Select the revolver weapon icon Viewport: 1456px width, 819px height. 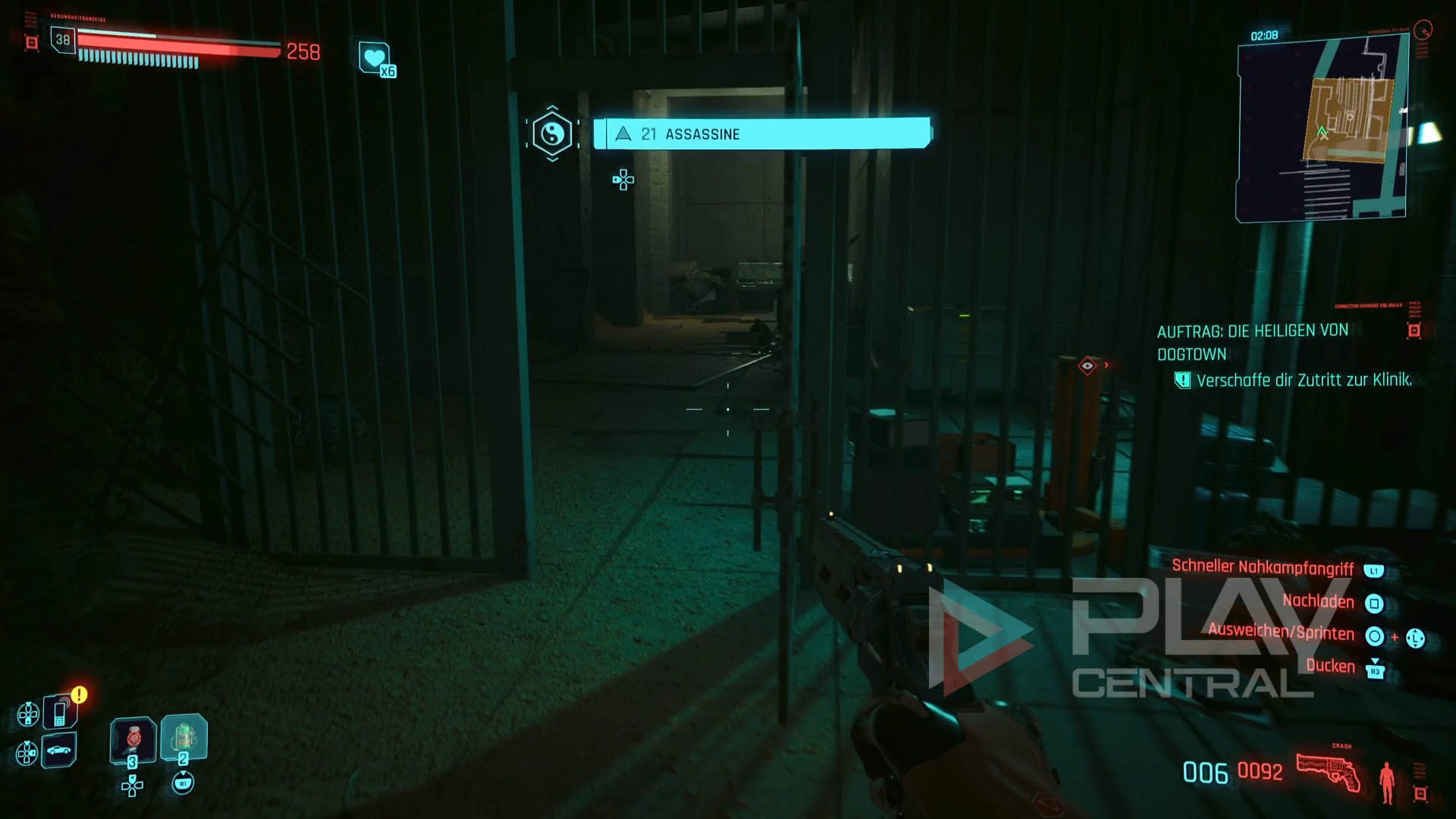pyautogui.click(x=1328, y=773)
